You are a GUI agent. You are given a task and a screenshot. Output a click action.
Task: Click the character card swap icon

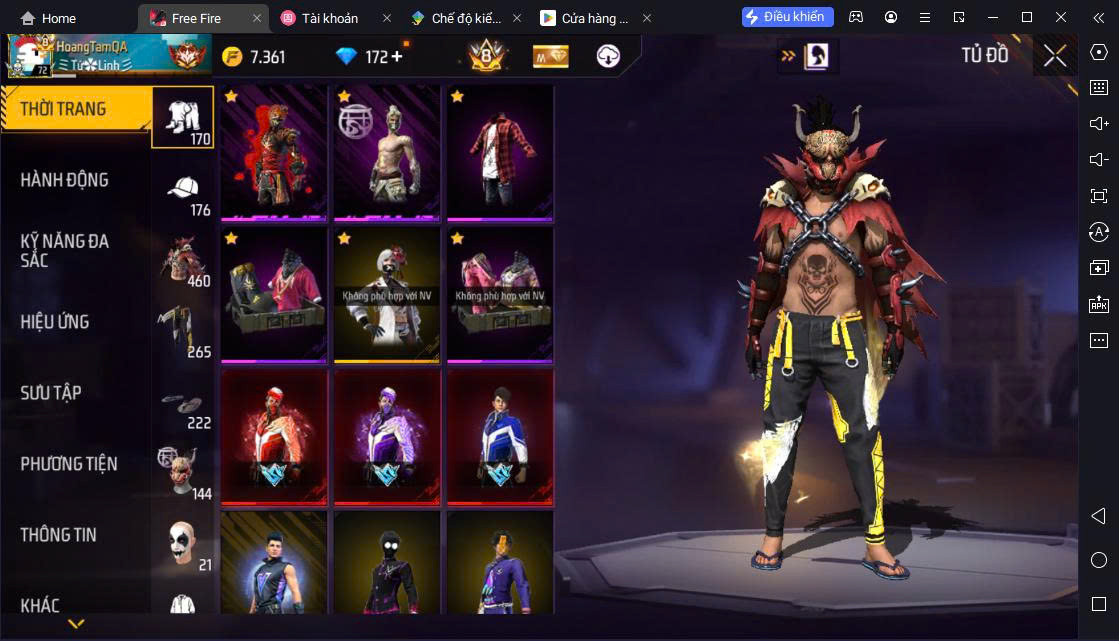[808, 56]
